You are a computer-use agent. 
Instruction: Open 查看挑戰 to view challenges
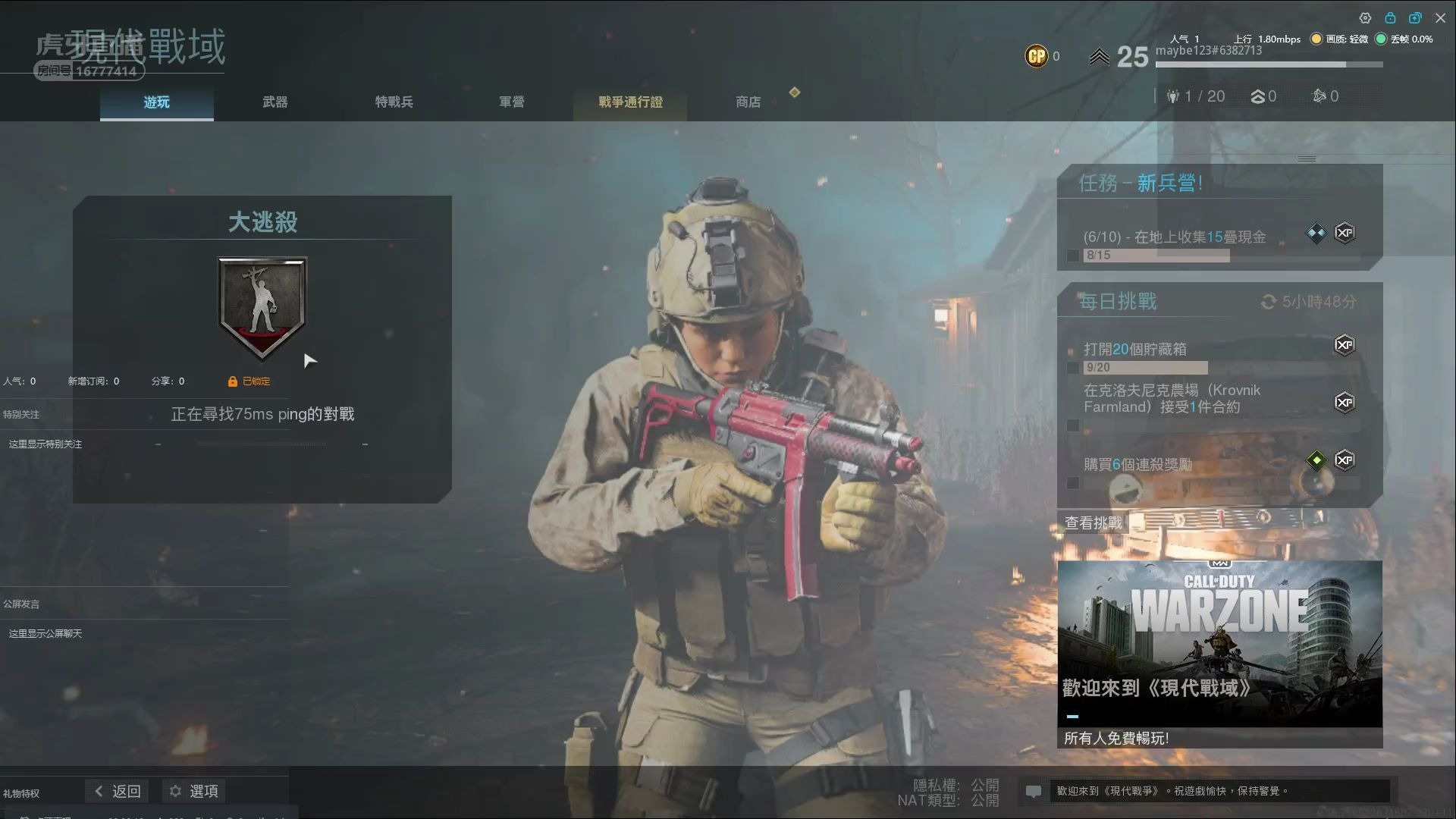tap(1093, 522)
